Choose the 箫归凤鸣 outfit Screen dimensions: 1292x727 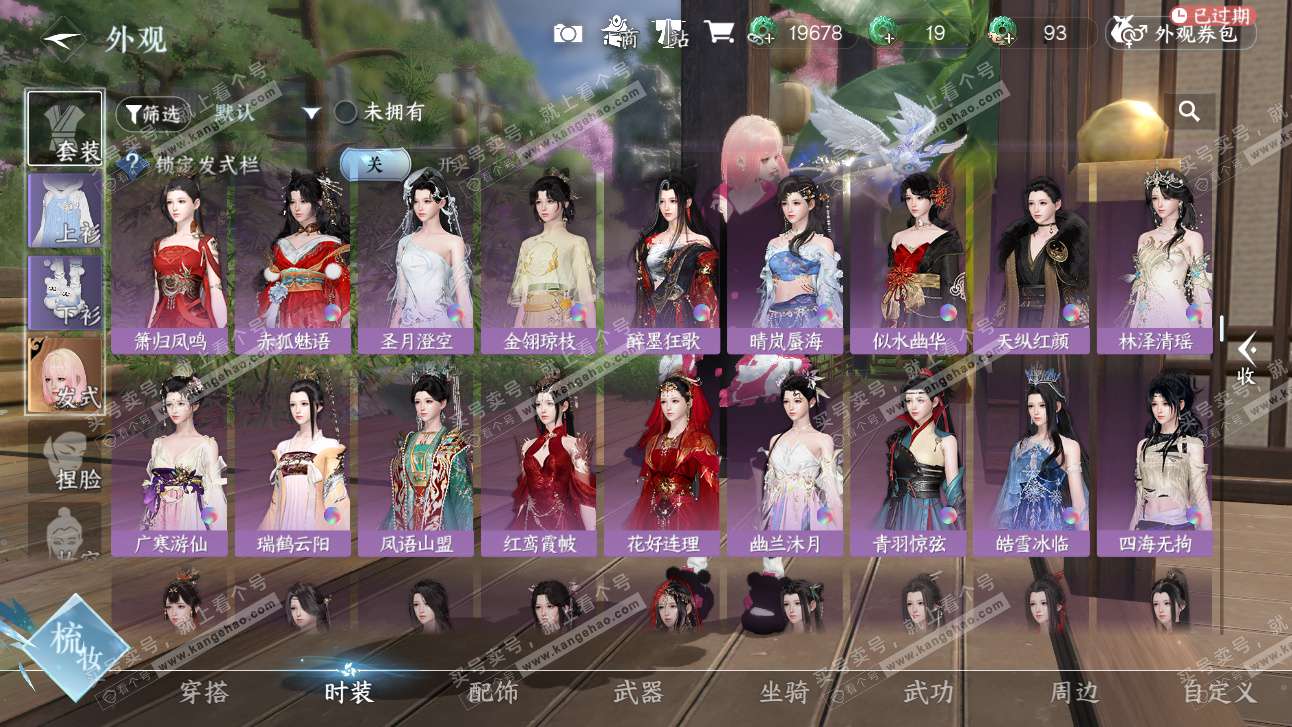click(170, 262)
